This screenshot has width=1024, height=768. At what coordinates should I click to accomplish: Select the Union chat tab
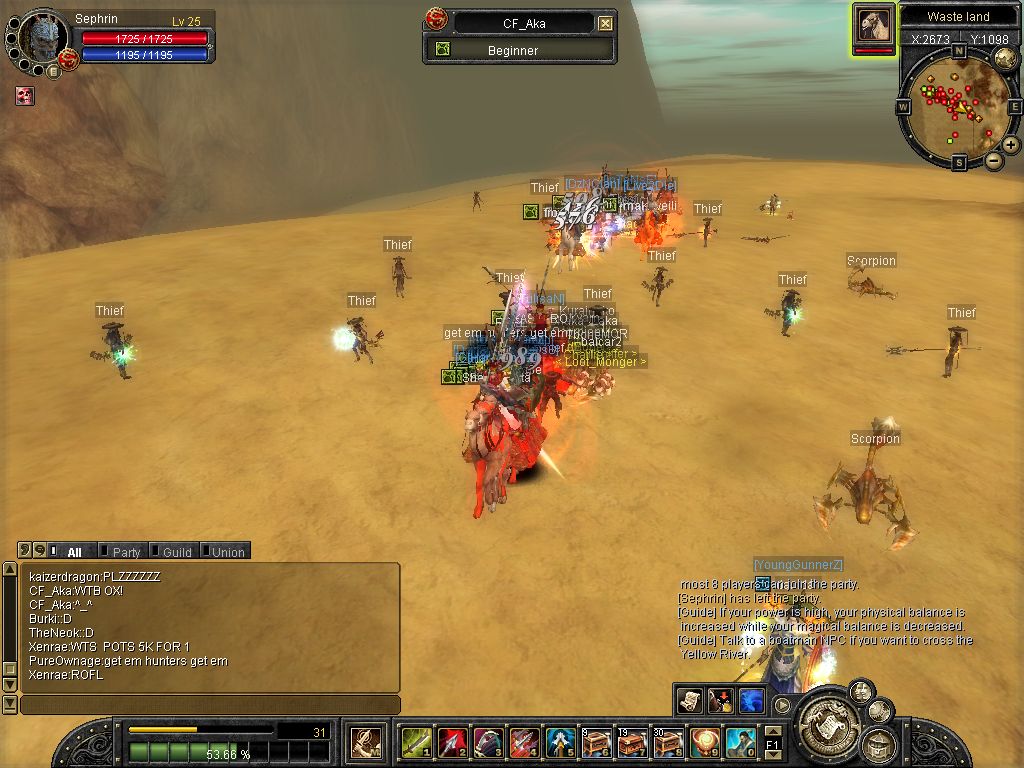point(227,552)
